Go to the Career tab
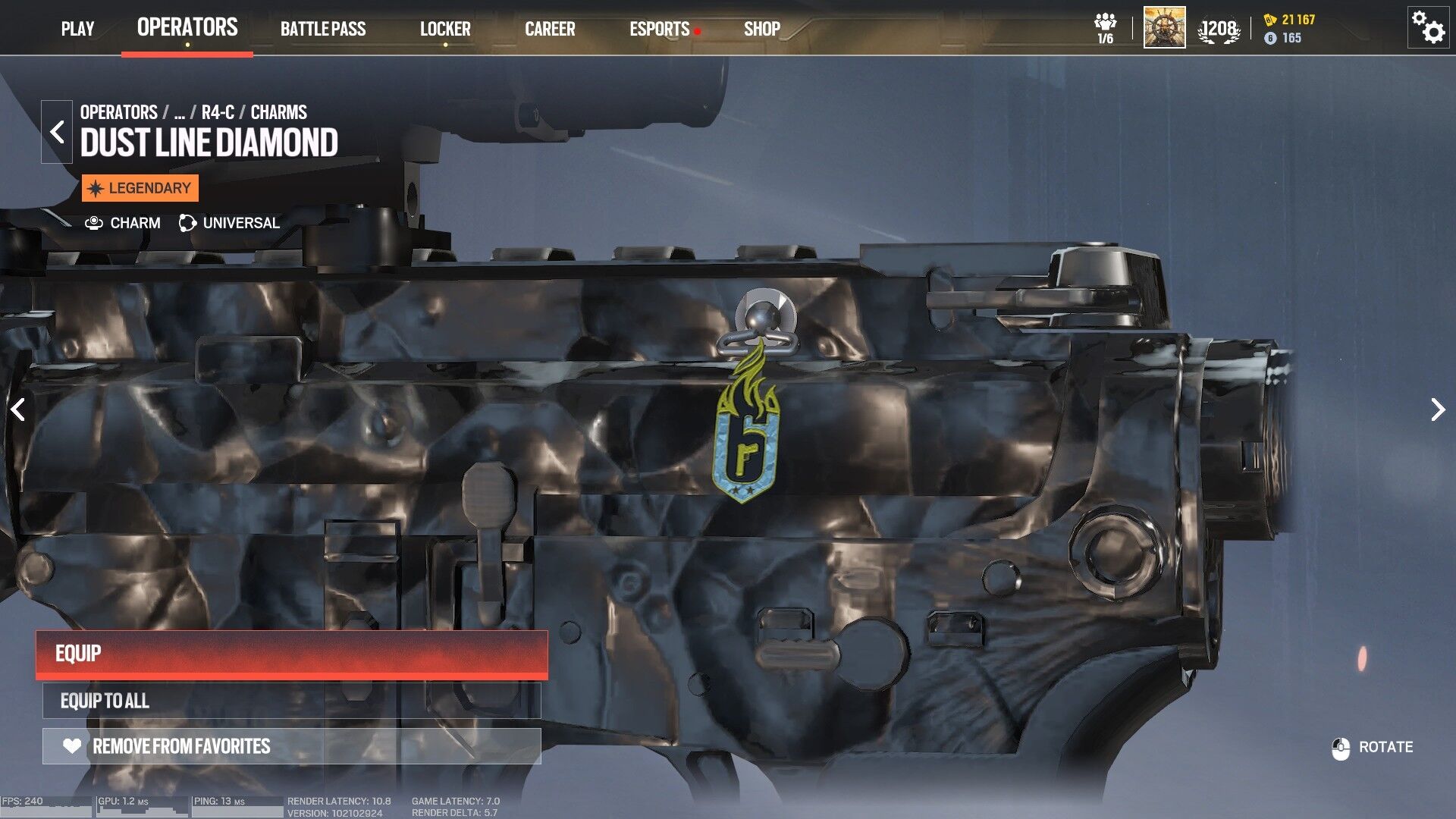This screenshot has height=819, width=1456. click(550, 29)
